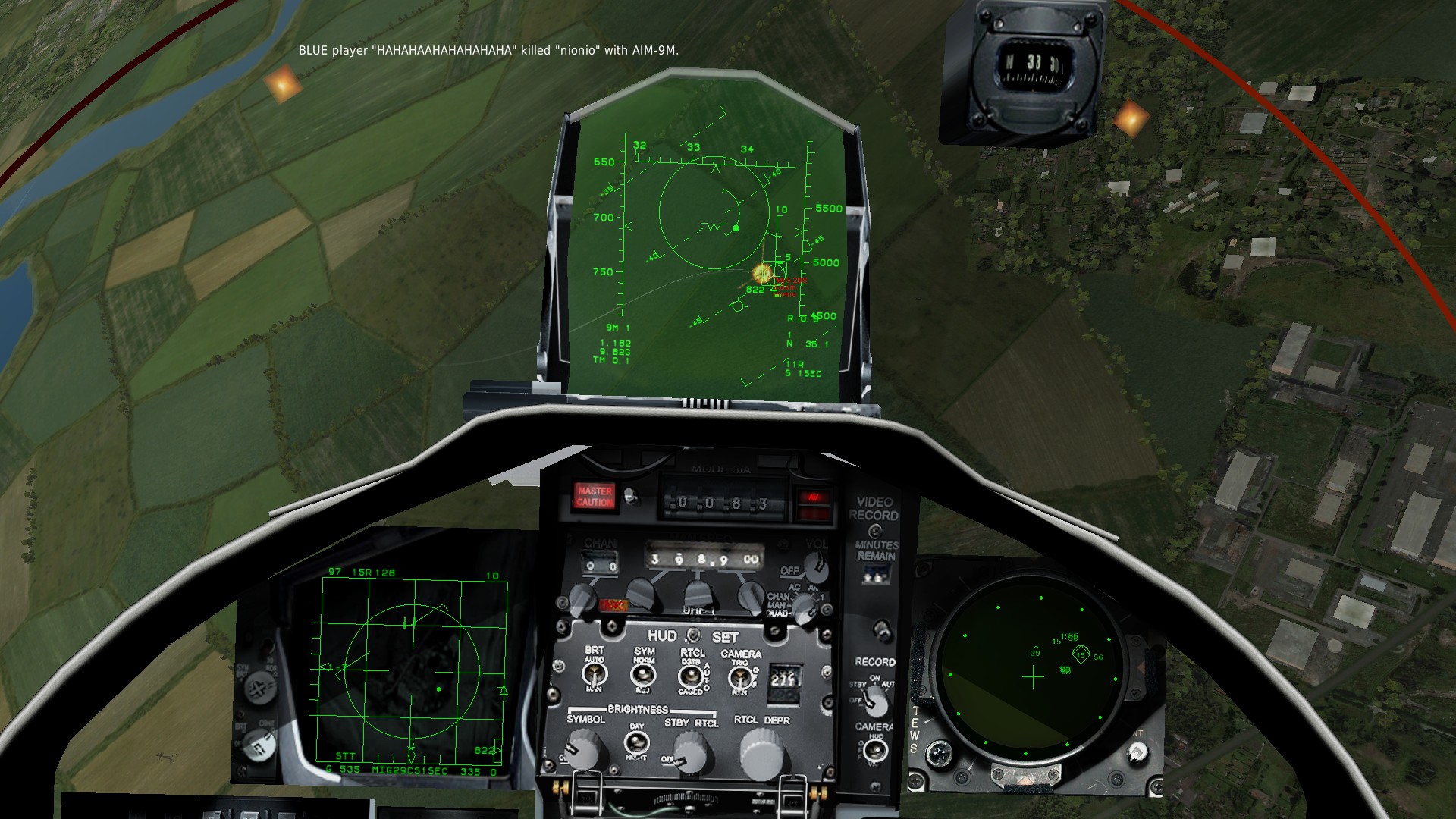Flip the BRT auto/manual HUD switch

coord(594,673)
